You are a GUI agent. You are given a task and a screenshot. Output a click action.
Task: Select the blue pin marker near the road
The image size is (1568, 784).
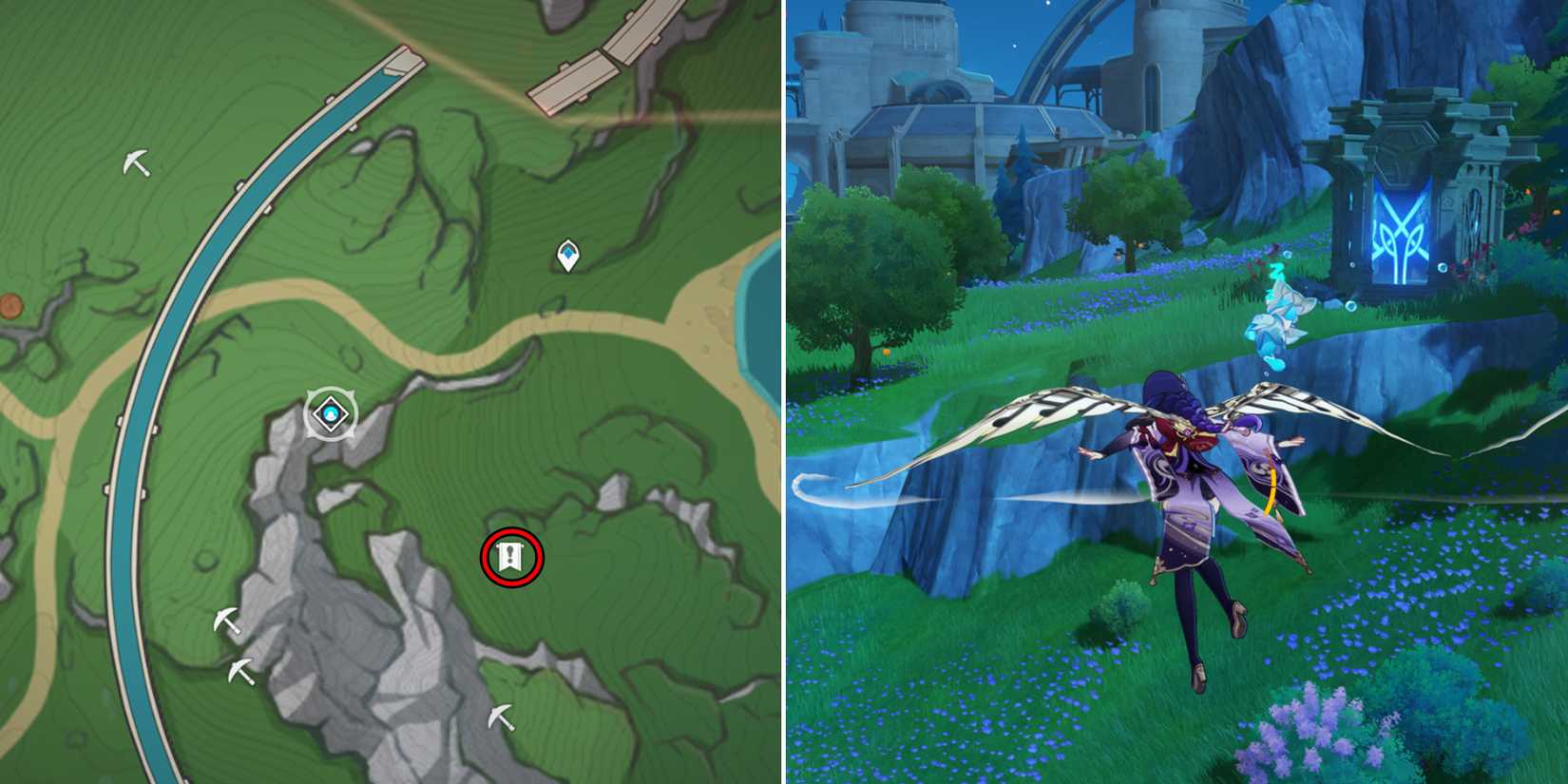[566, 253]
